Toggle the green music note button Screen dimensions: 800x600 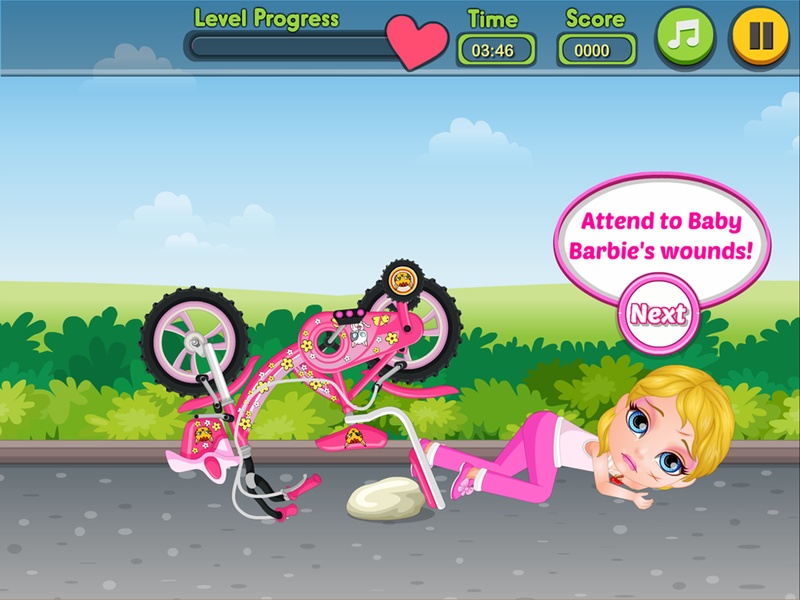coord(685,37)
